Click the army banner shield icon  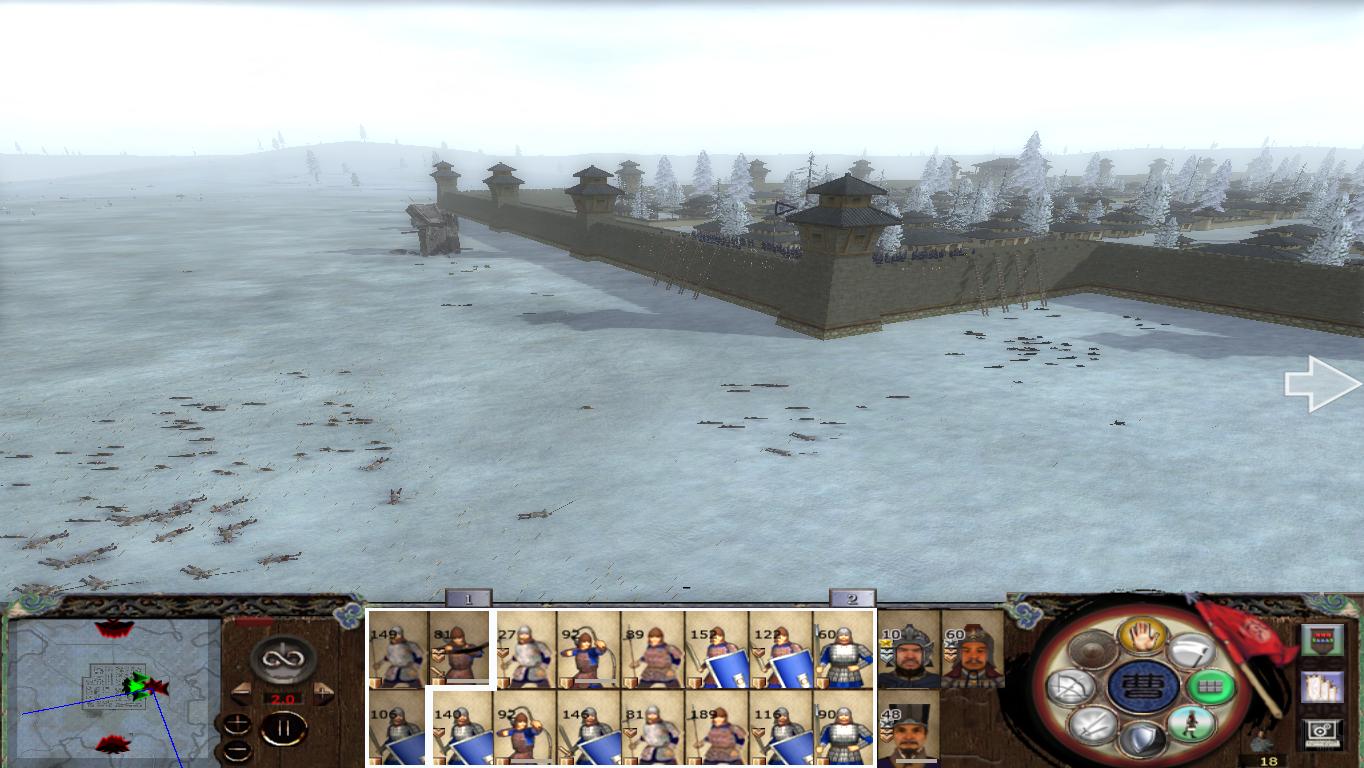[x=1322, y=641]
